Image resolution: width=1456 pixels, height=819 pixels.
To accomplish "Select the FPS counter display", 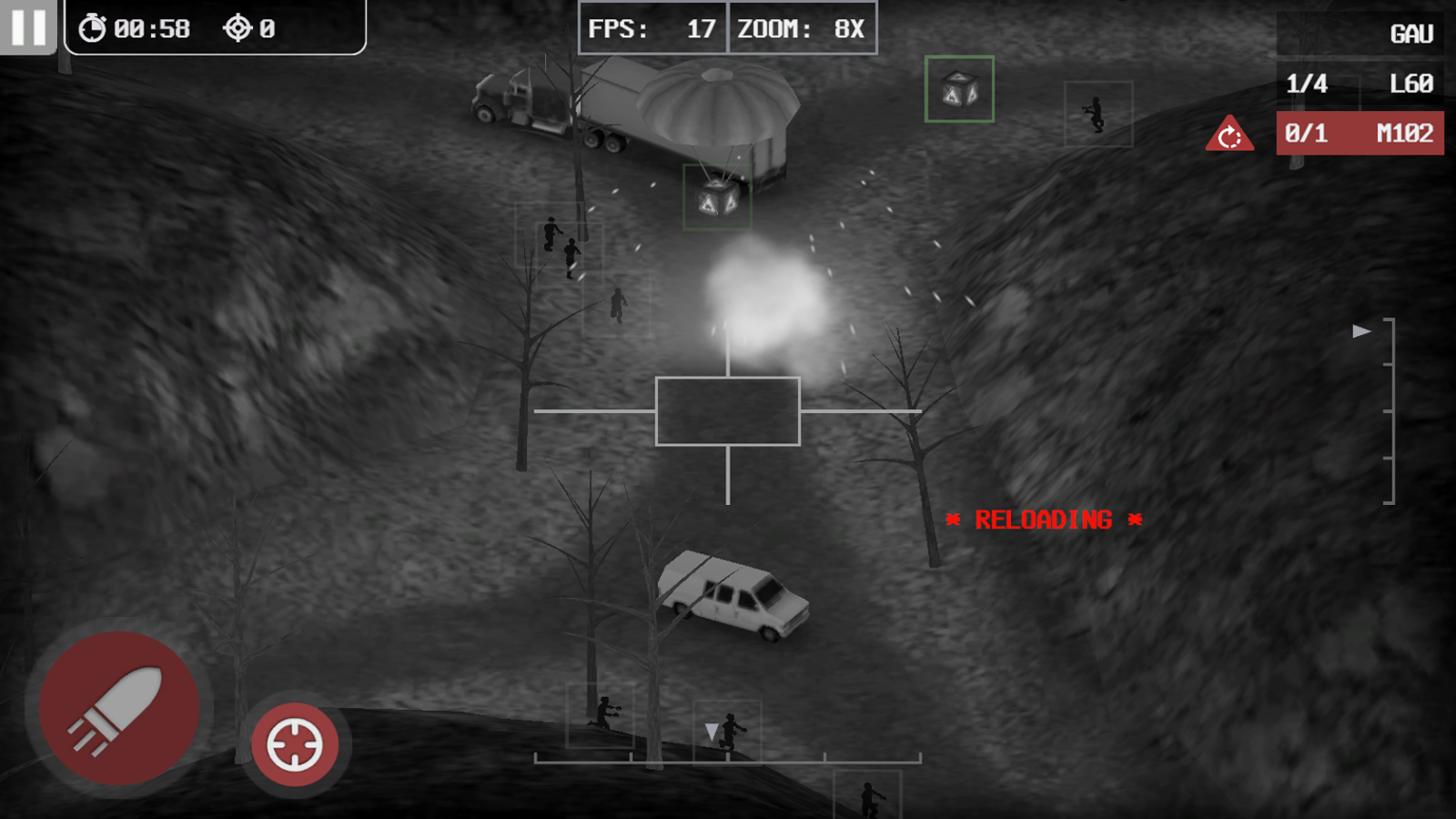I will [652, 28].
